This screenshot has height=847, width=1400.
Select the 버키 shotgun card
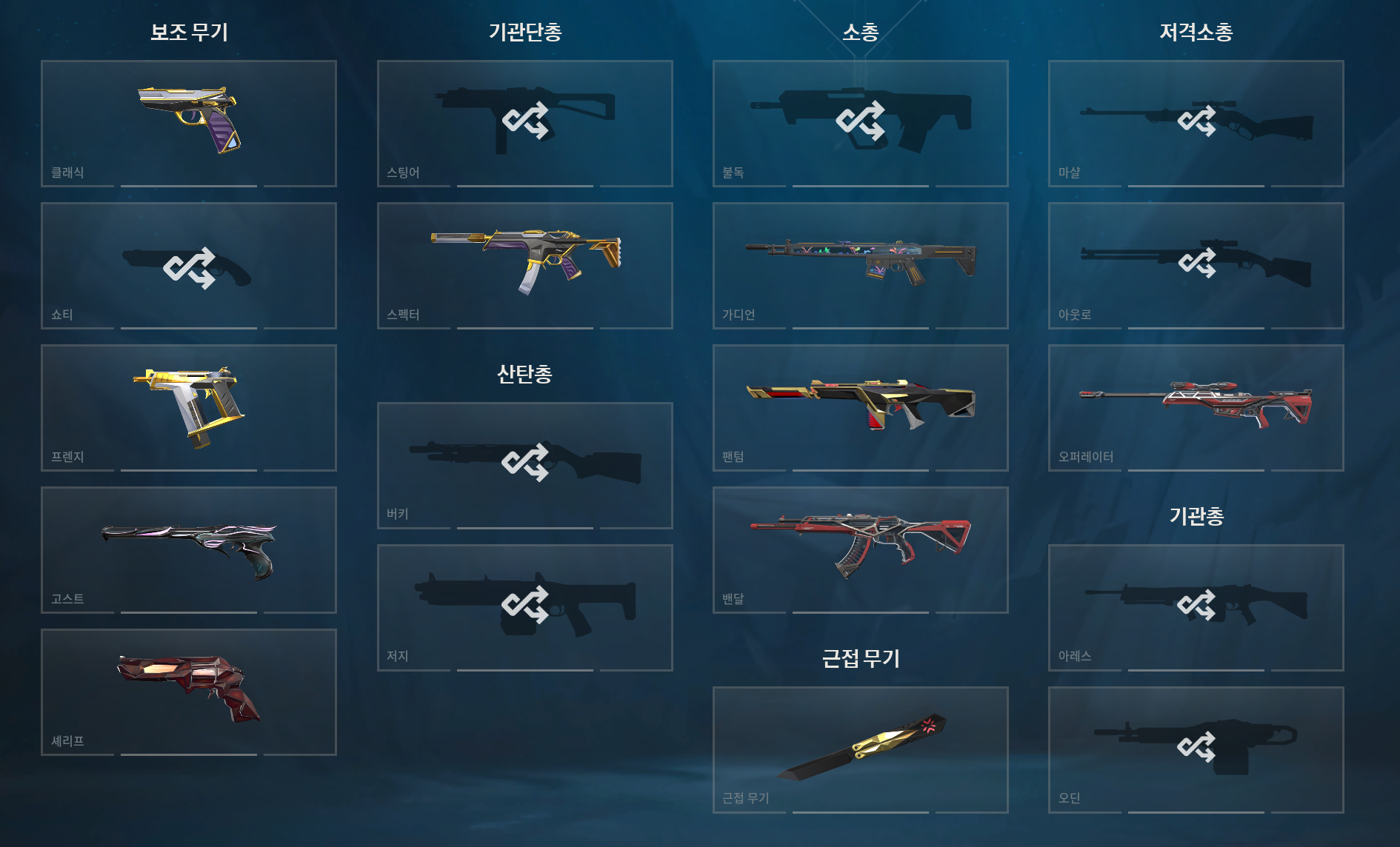coord(524,465)
